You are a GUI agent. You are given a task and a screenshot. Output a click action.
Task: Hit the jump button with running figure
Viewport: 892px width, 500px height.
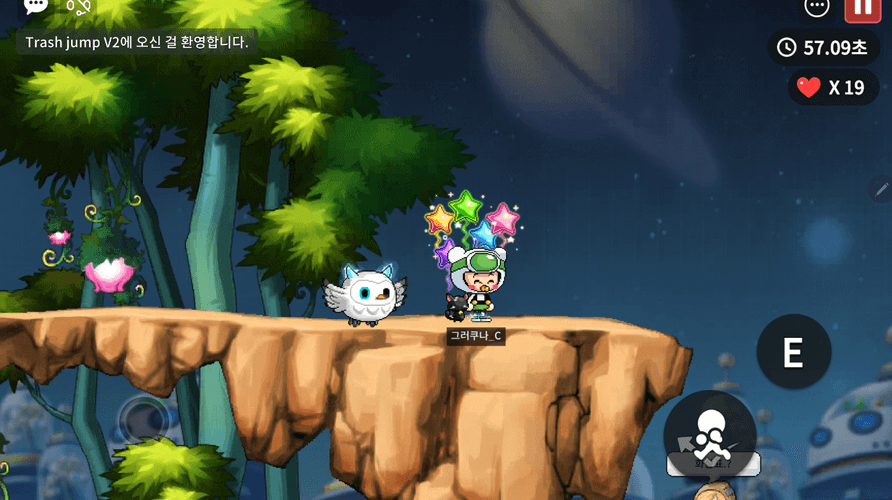point(710,436)
